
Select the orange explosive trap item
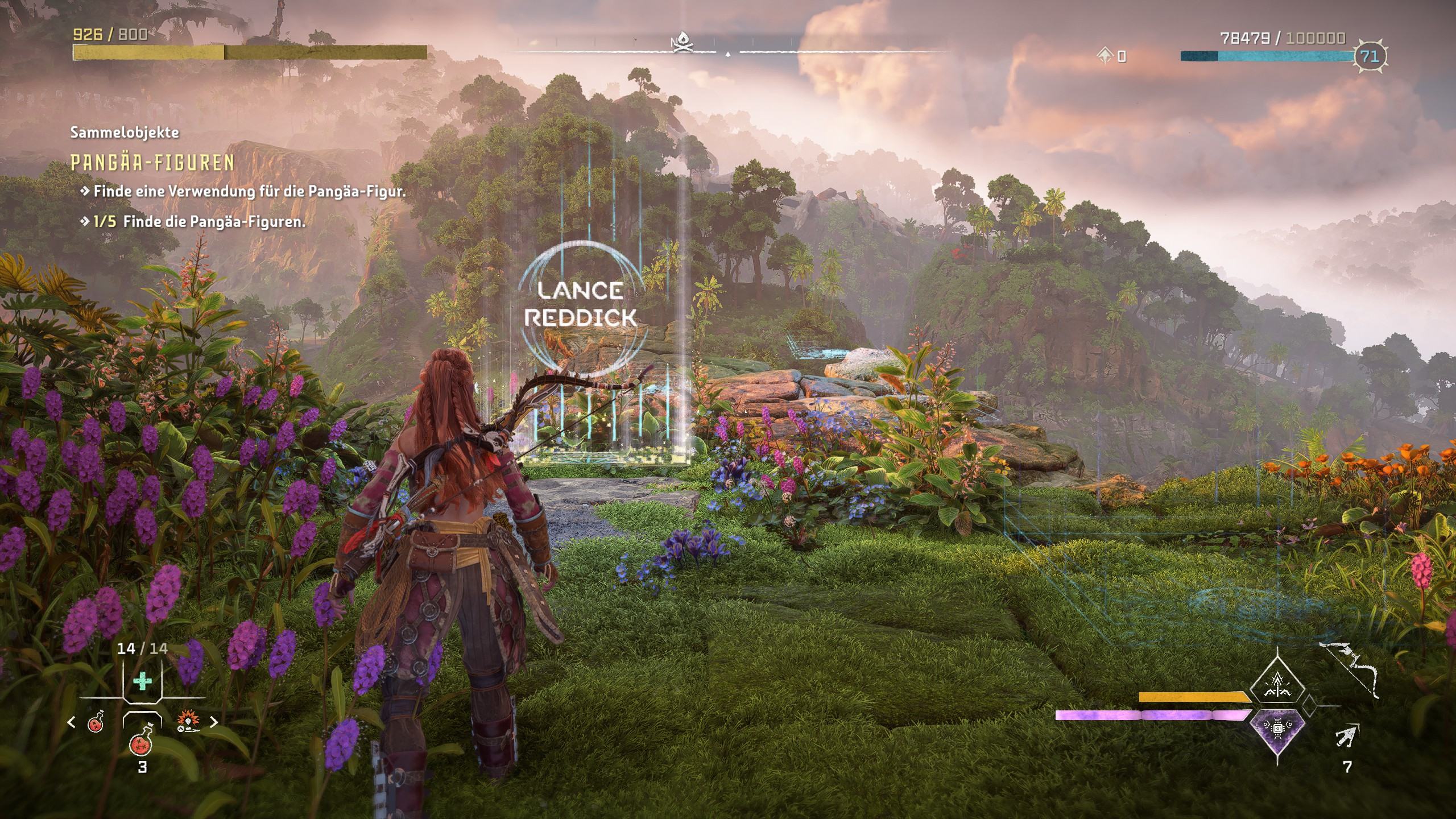[187, 722]
